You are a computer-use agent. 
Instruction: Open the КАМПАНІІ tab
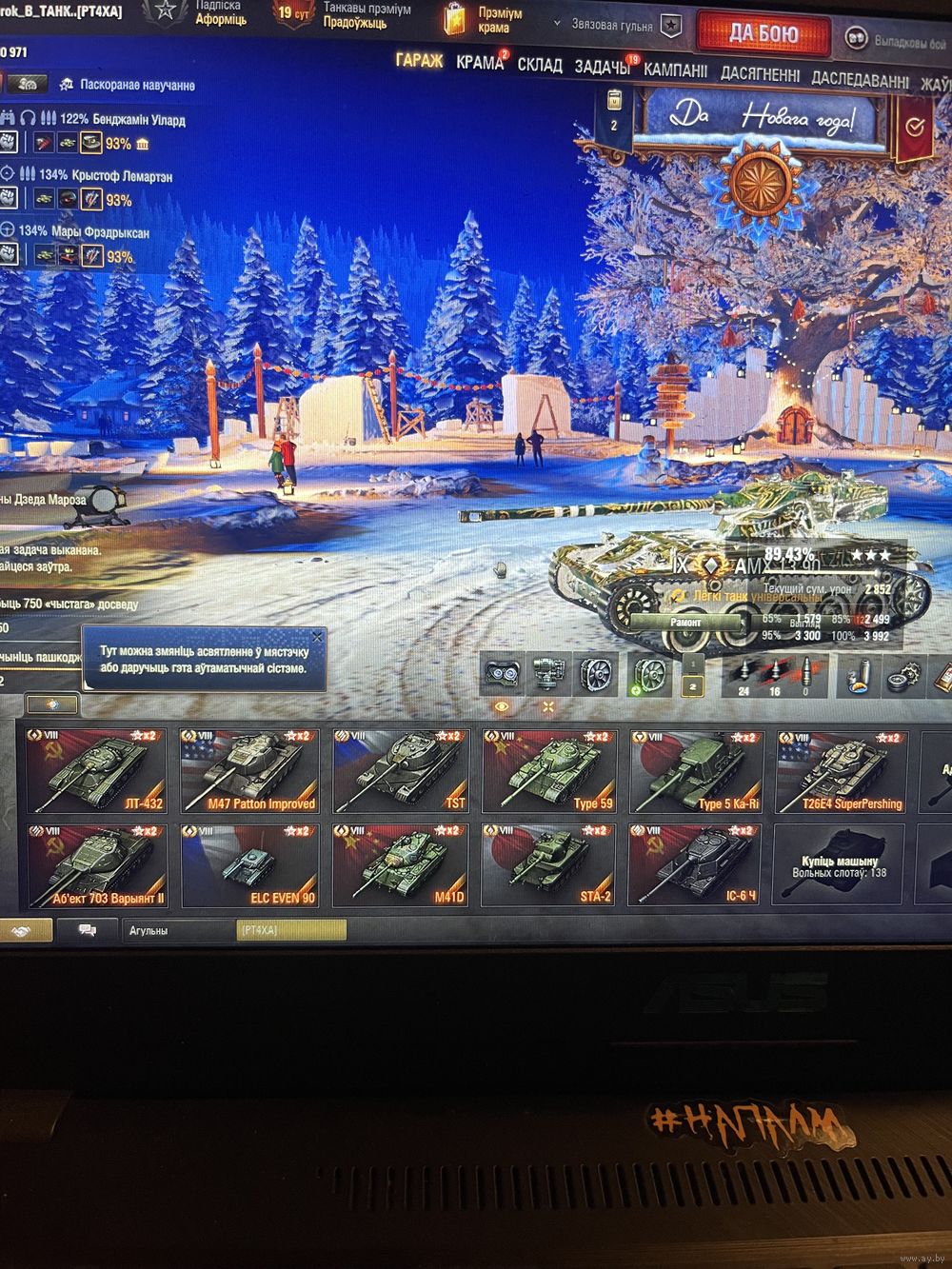[675, 70]
